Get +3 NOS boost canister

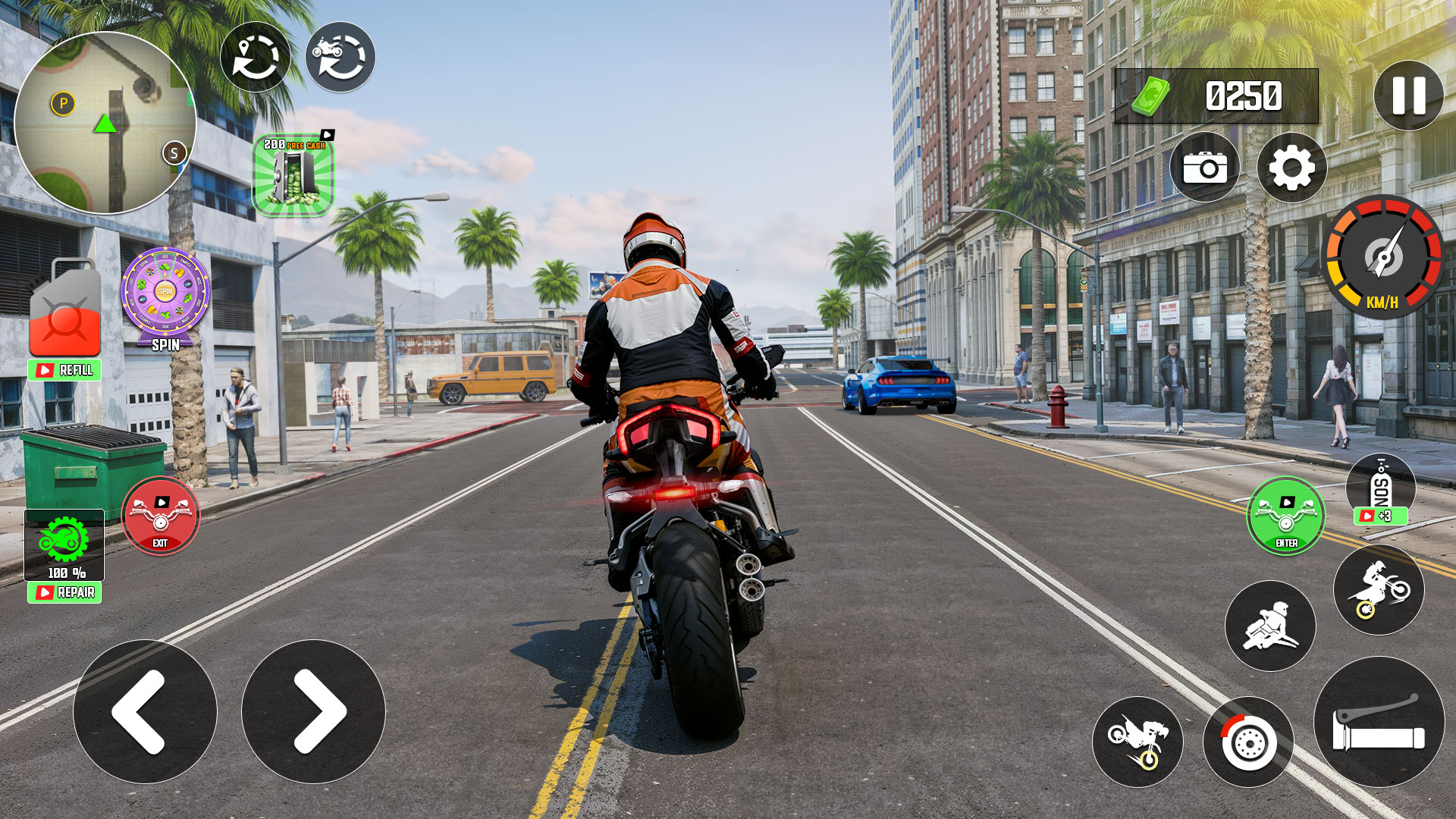(x=1380, y=491)
